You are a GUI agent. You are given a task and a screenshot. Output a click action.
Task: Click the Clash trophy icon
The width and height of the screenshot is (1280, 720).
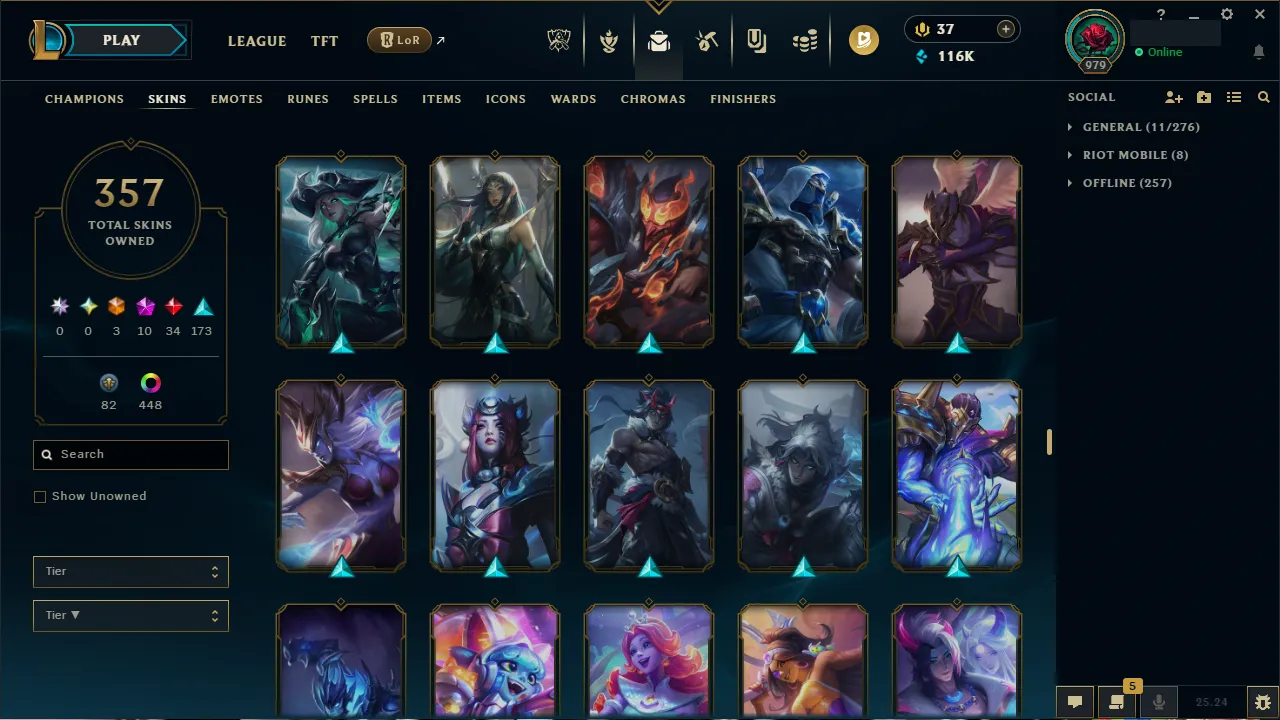point(608,40)
